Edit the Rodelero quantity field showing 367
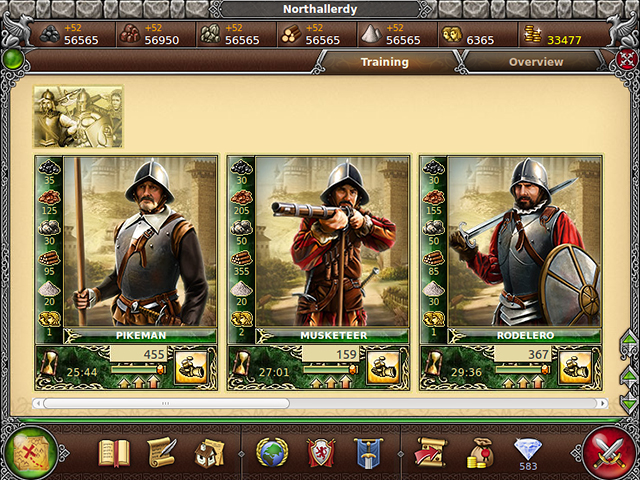Image resolution: width=640 pixels, height=480 pixels. click(525, 354)
